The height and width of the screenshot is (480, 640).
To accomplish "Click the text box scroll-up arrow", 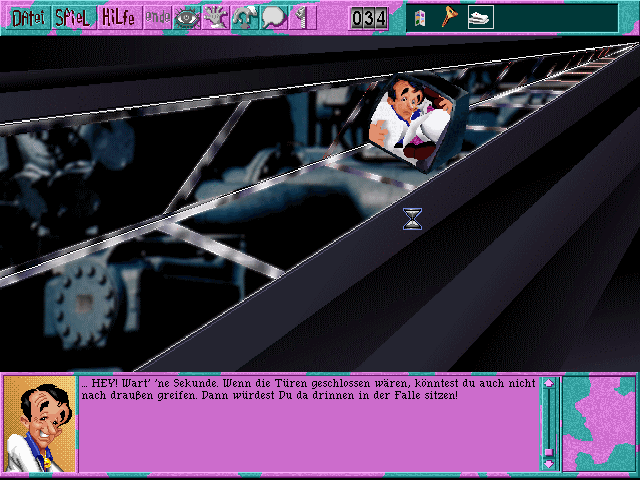I will pos(548,383).
